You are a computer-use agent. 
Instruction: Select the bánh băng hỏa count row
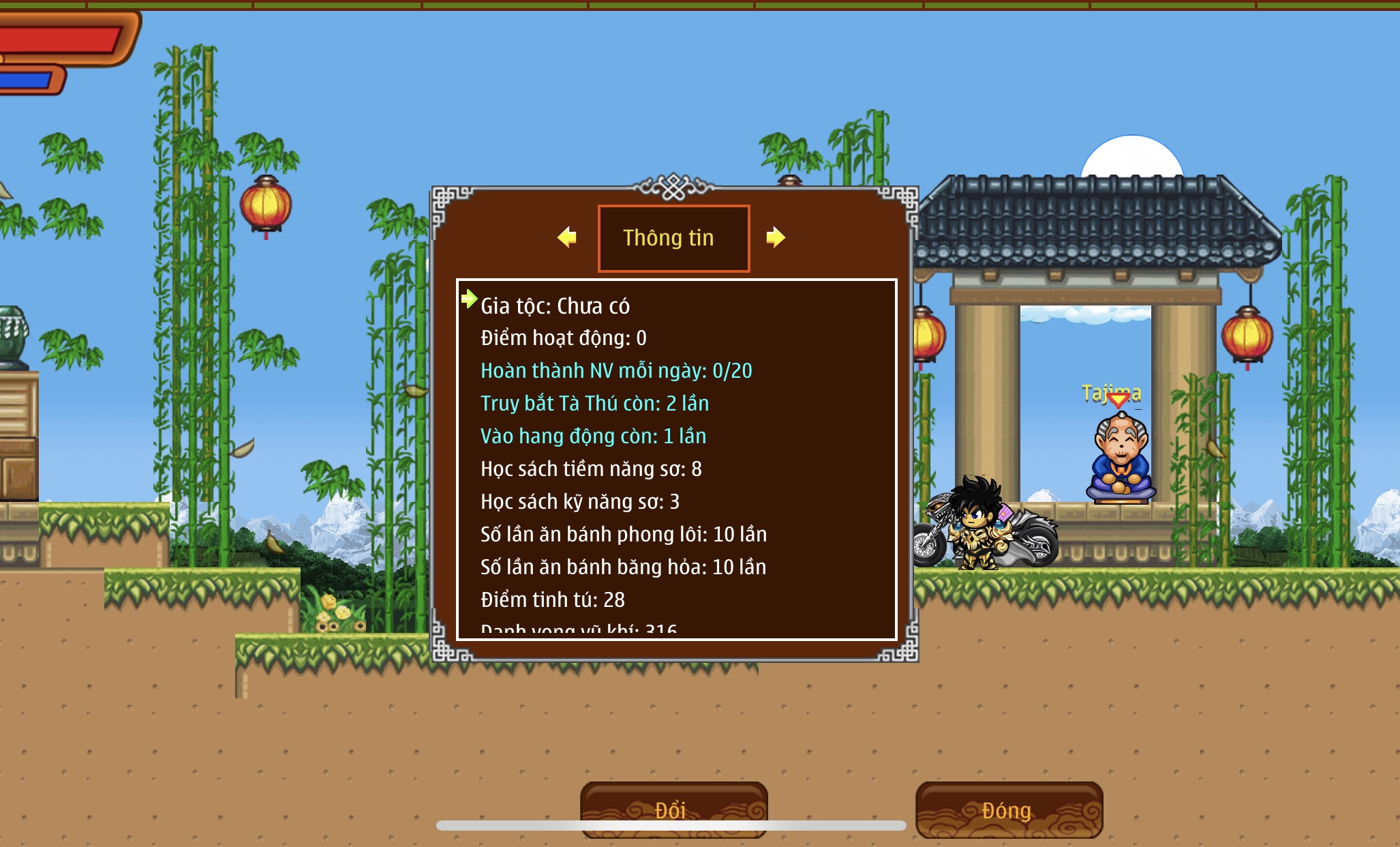[x=623, y=567]
